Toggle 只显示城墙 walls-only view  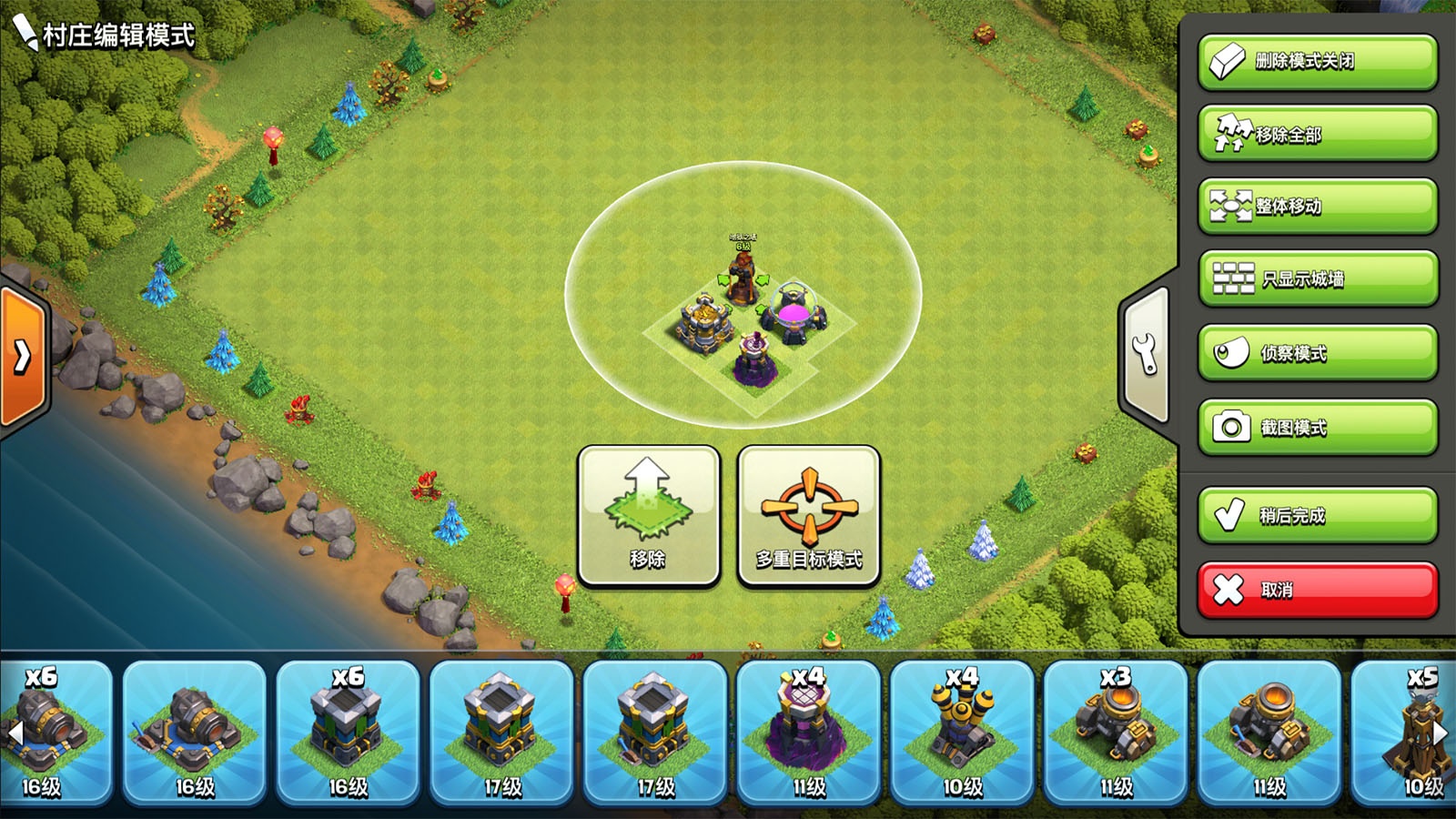(1317, 278)
